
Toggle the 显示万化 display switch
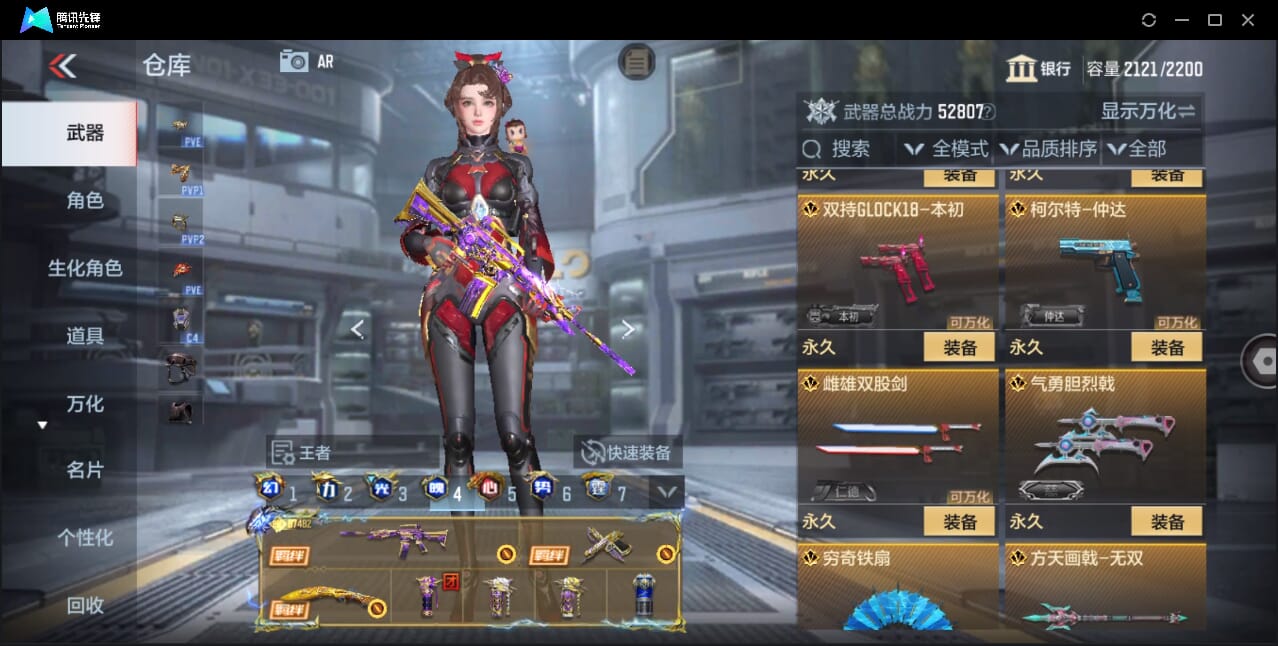pyautogui.click(x=1148, y=111)
